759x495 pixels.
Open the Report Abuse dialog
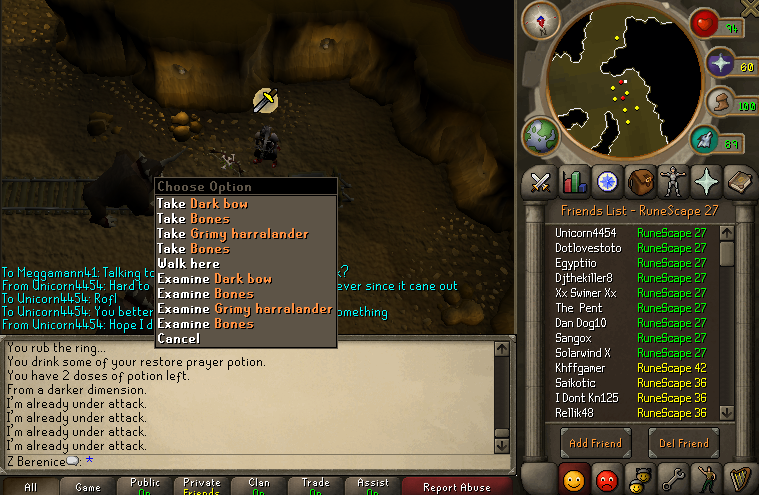point(455,487)
